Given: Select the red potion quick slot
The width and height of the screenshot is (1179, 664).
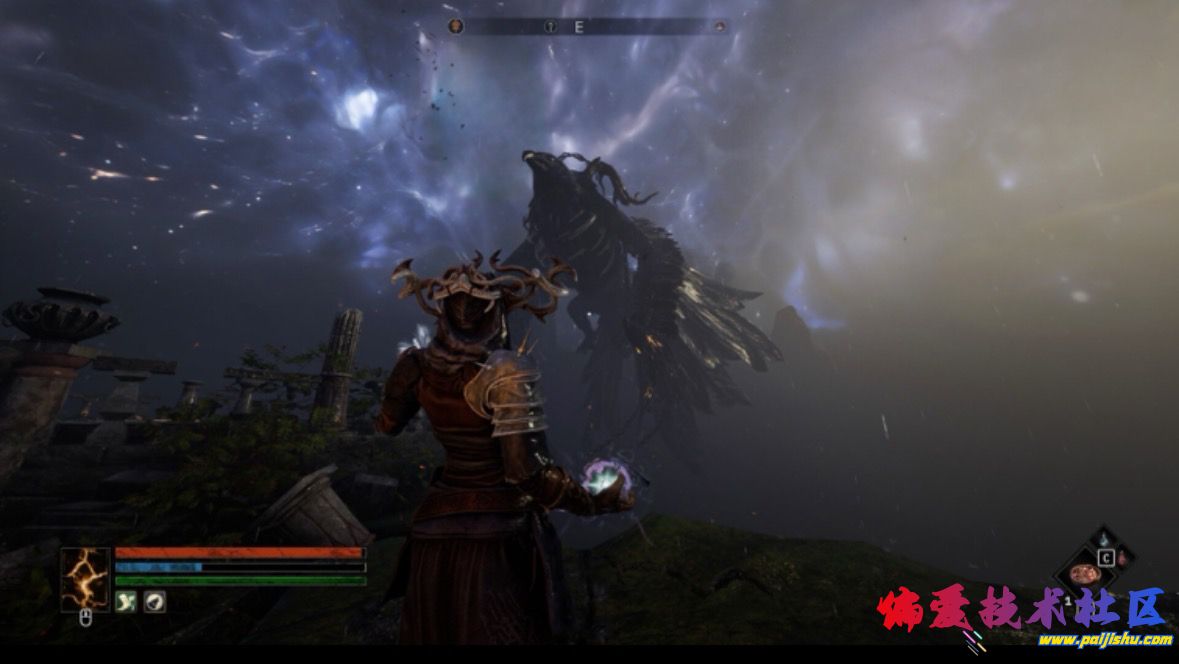Looking at the screenshot, I should (1122, 556).
